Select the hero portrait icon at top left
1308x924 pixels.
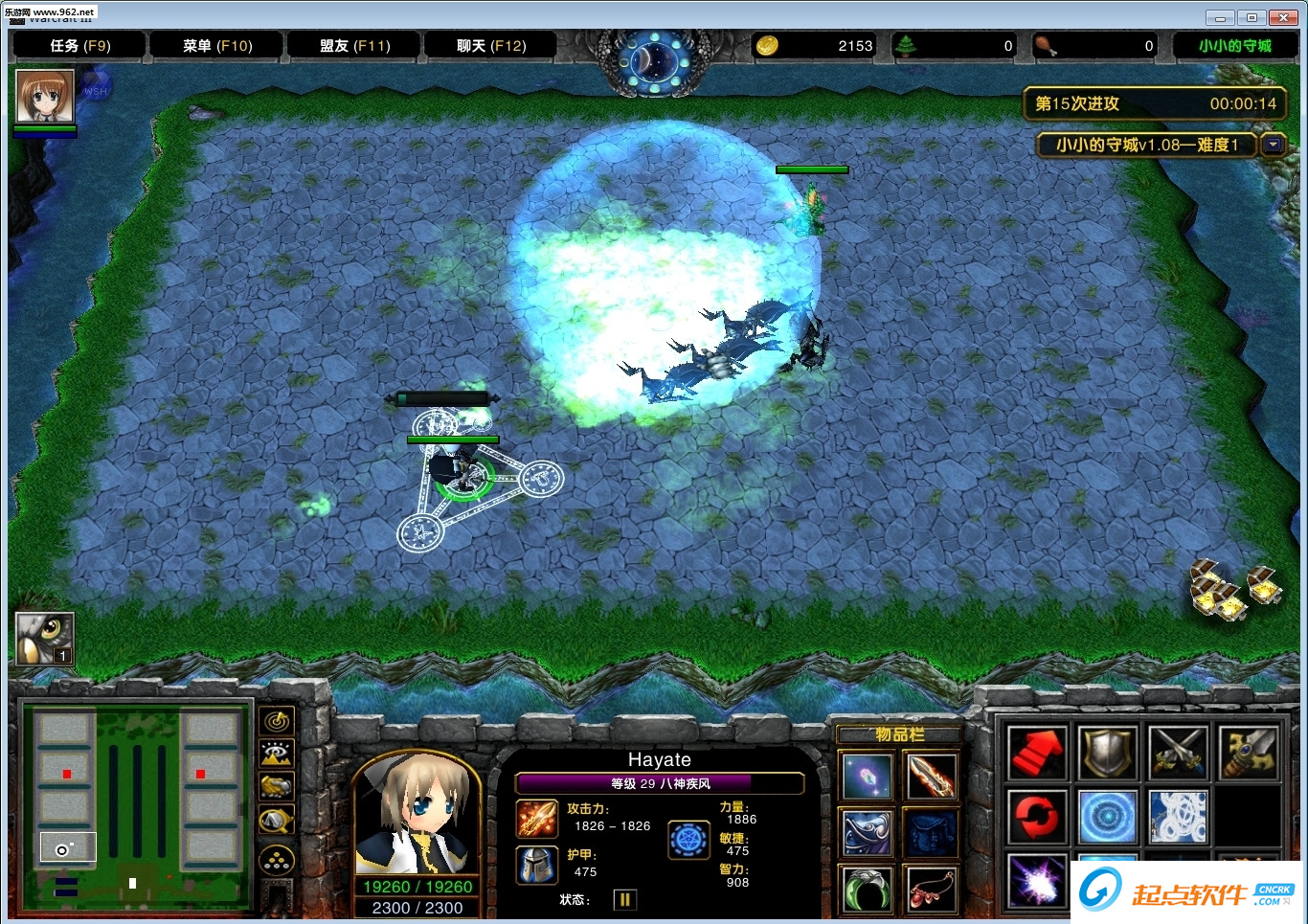click(x=45, y=97)
